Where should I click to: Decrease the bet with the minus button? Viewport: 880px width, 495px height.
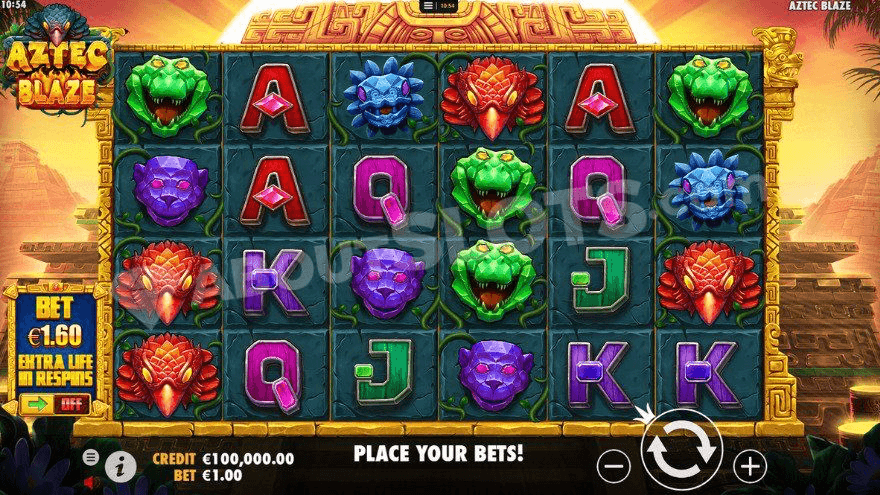(614, 464)
